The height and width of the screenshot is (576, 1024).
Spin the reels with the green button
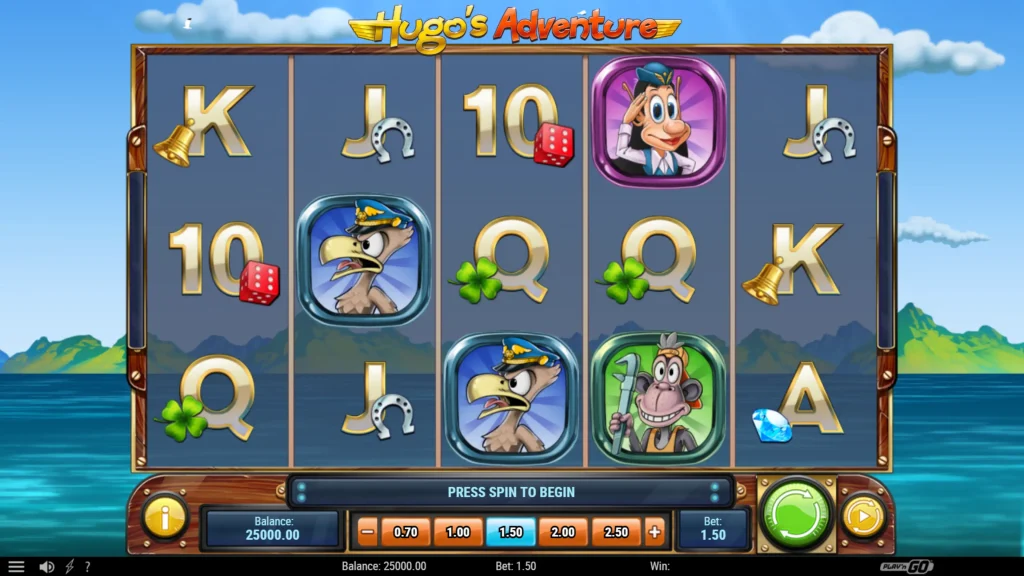coord(796,514)
